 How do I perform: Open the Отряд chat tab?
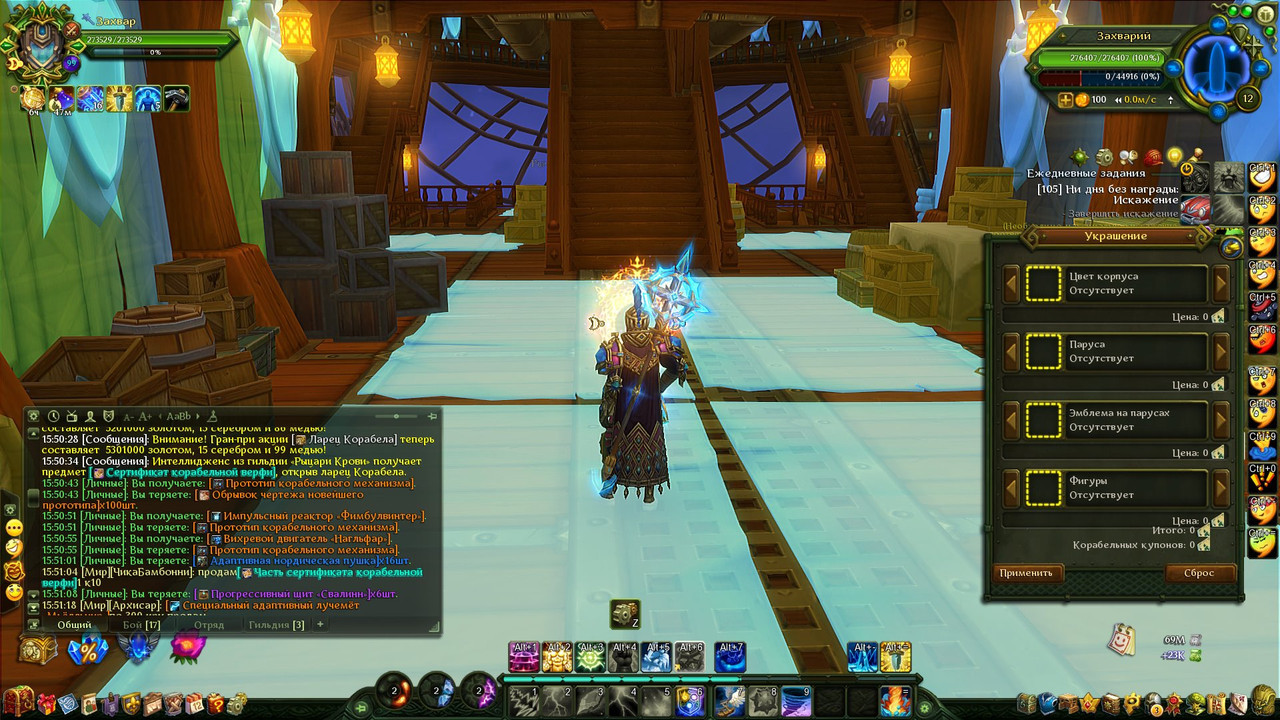click(x=209, y=625)
